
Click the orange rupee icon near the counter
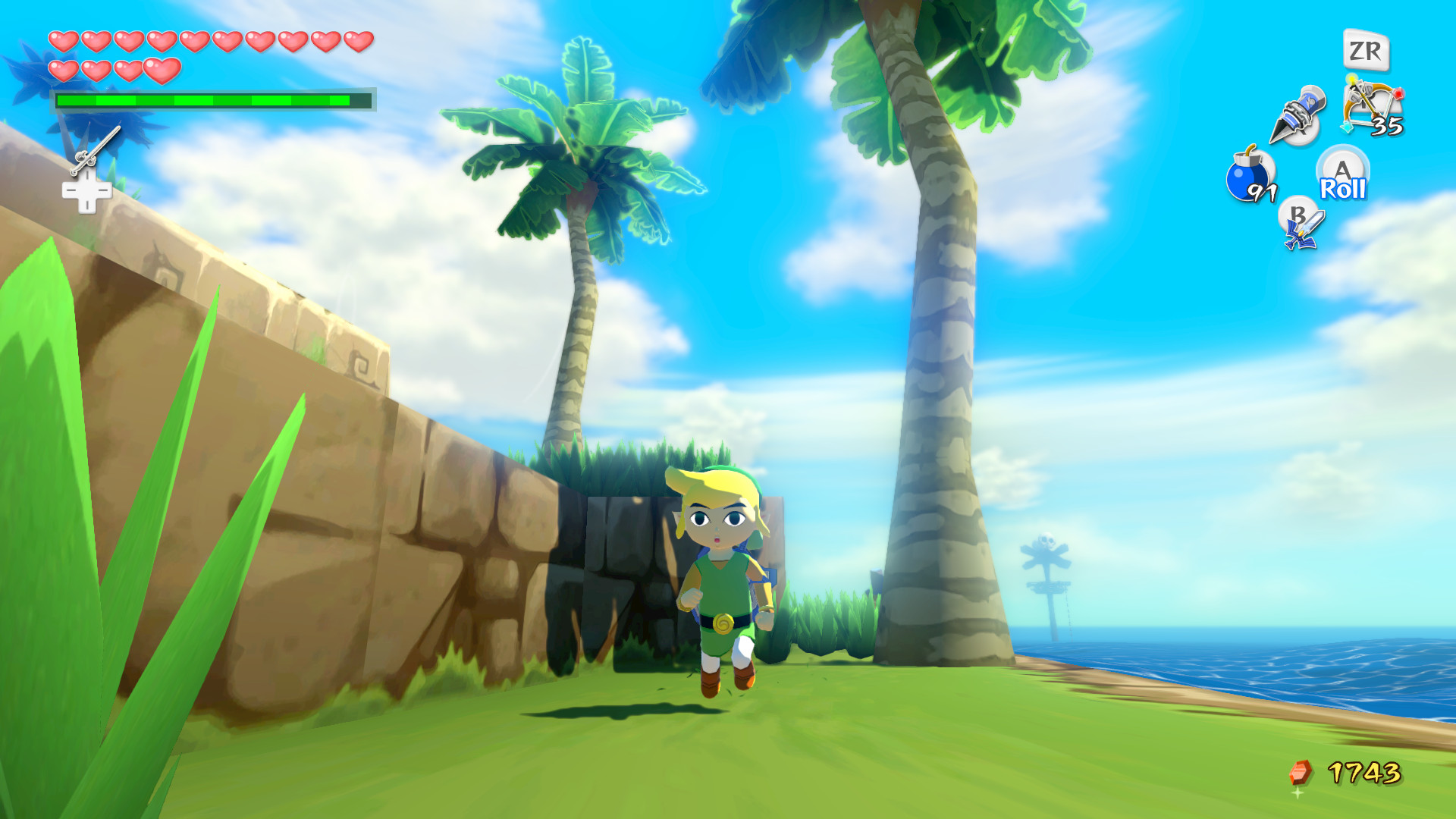click(1301, 770)
